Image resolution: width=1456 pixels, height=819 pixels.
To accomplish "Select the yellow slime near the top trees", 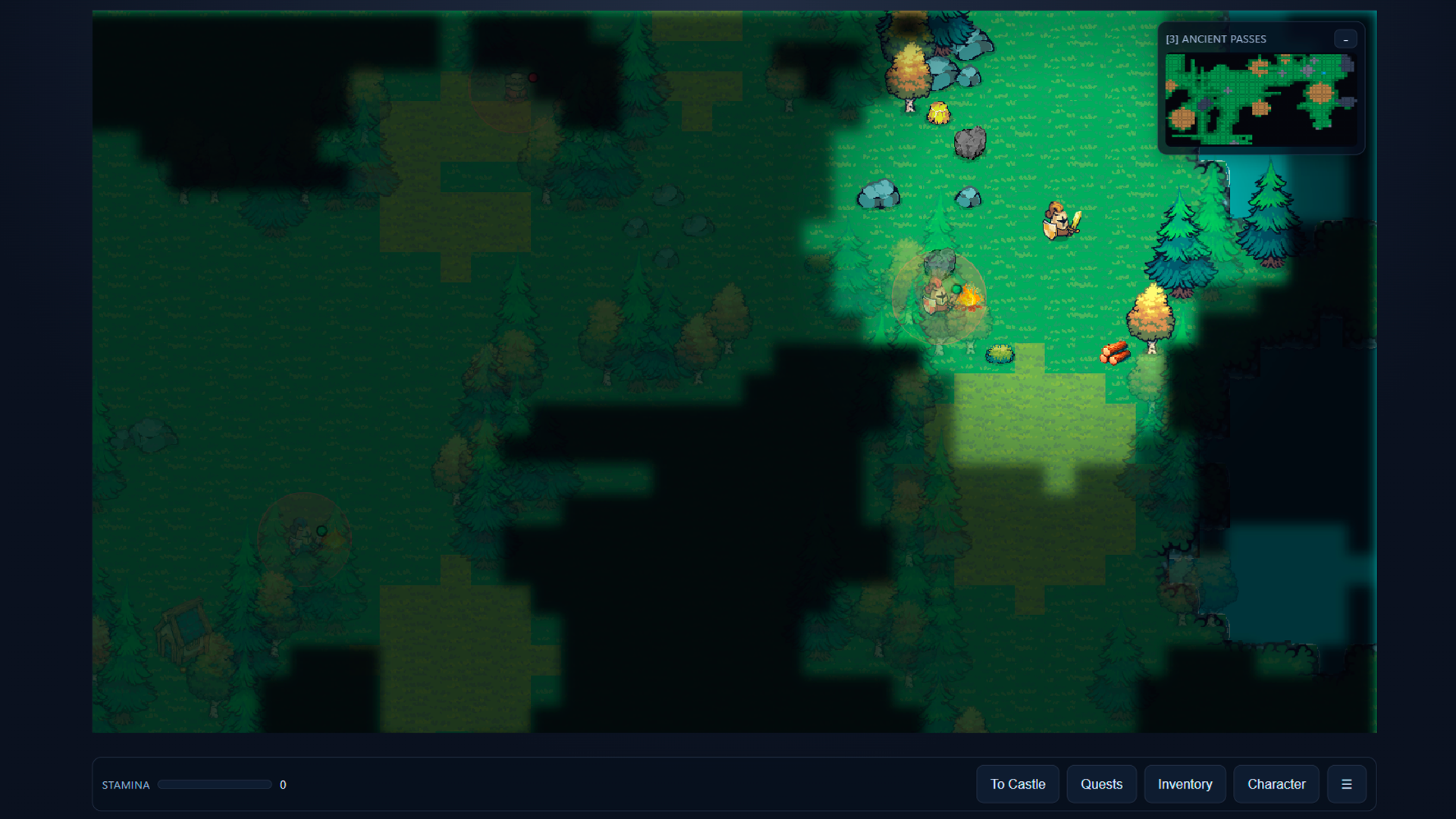I will click(939, 114).
